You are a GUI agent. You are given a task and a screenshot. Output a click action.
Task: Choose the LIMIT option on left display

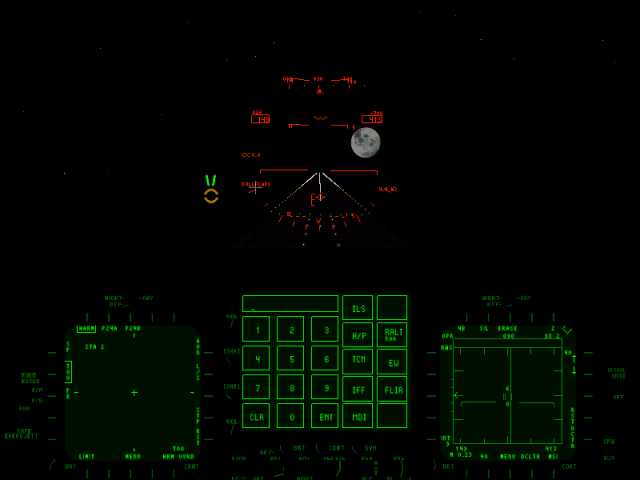point(87,456)
